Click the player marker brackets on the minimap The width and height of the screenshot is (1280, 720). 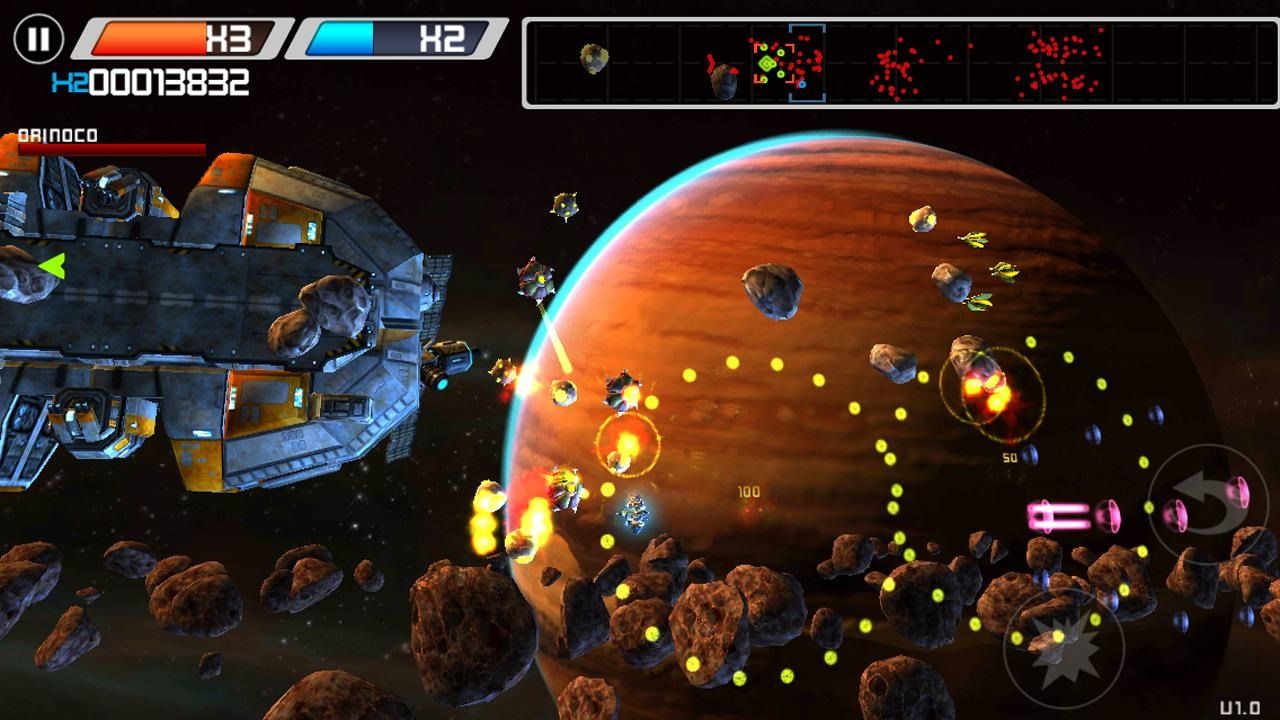[x=806, y=60]
